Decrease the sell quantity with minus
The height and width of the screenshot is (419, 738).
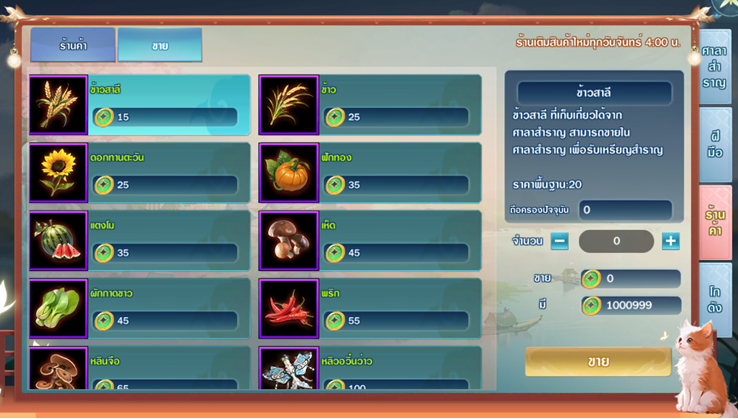pos(560,241)
